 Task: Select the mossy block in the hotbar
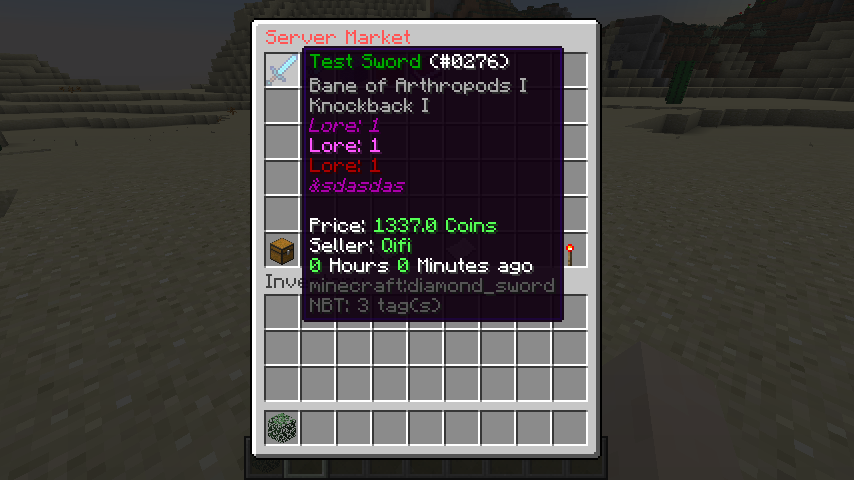(282, 428)
